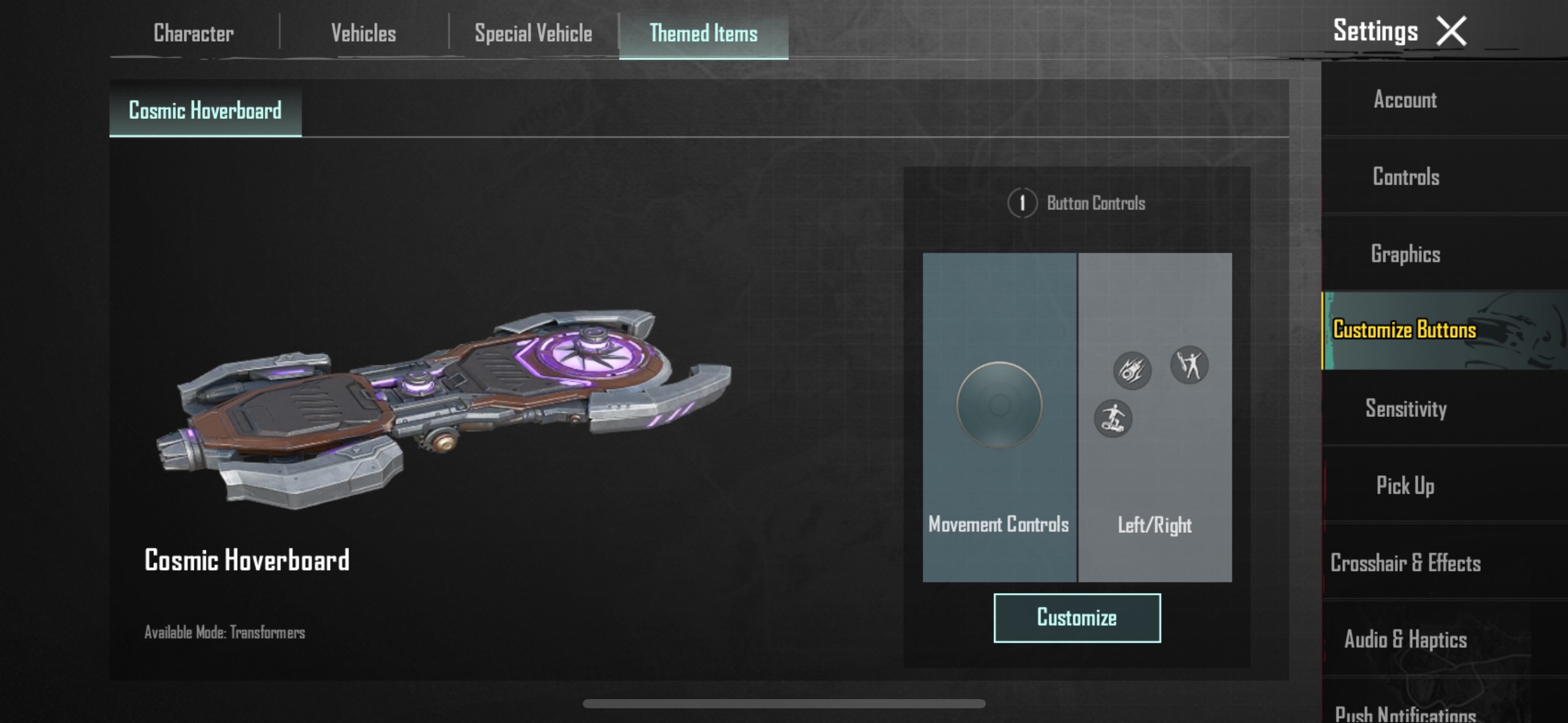Viewport: 1568px width, 723px height.
Task: Select the Left/Right button layout panel
Action: tap(1155, 417)
